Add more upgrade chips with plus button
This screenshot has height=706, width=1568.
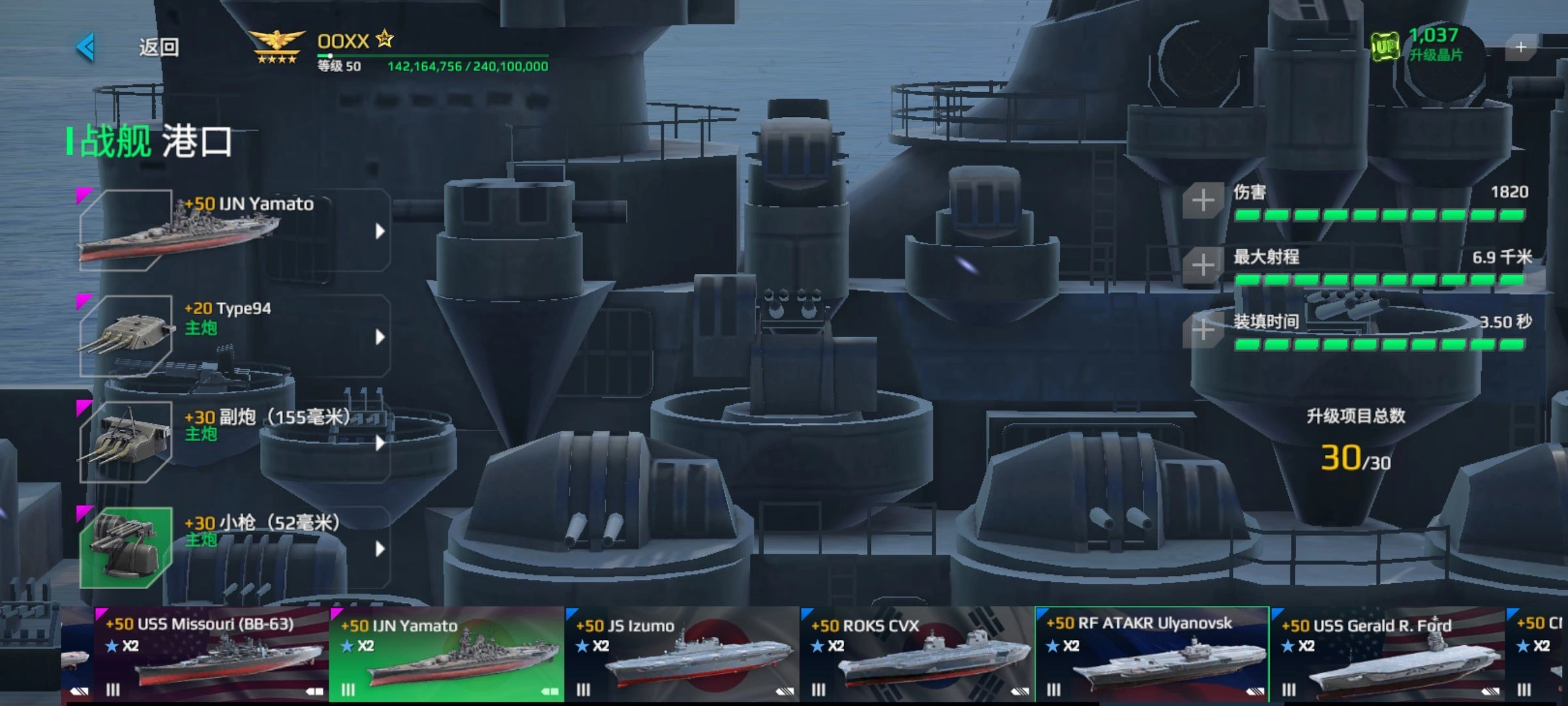click(1520, 47)
